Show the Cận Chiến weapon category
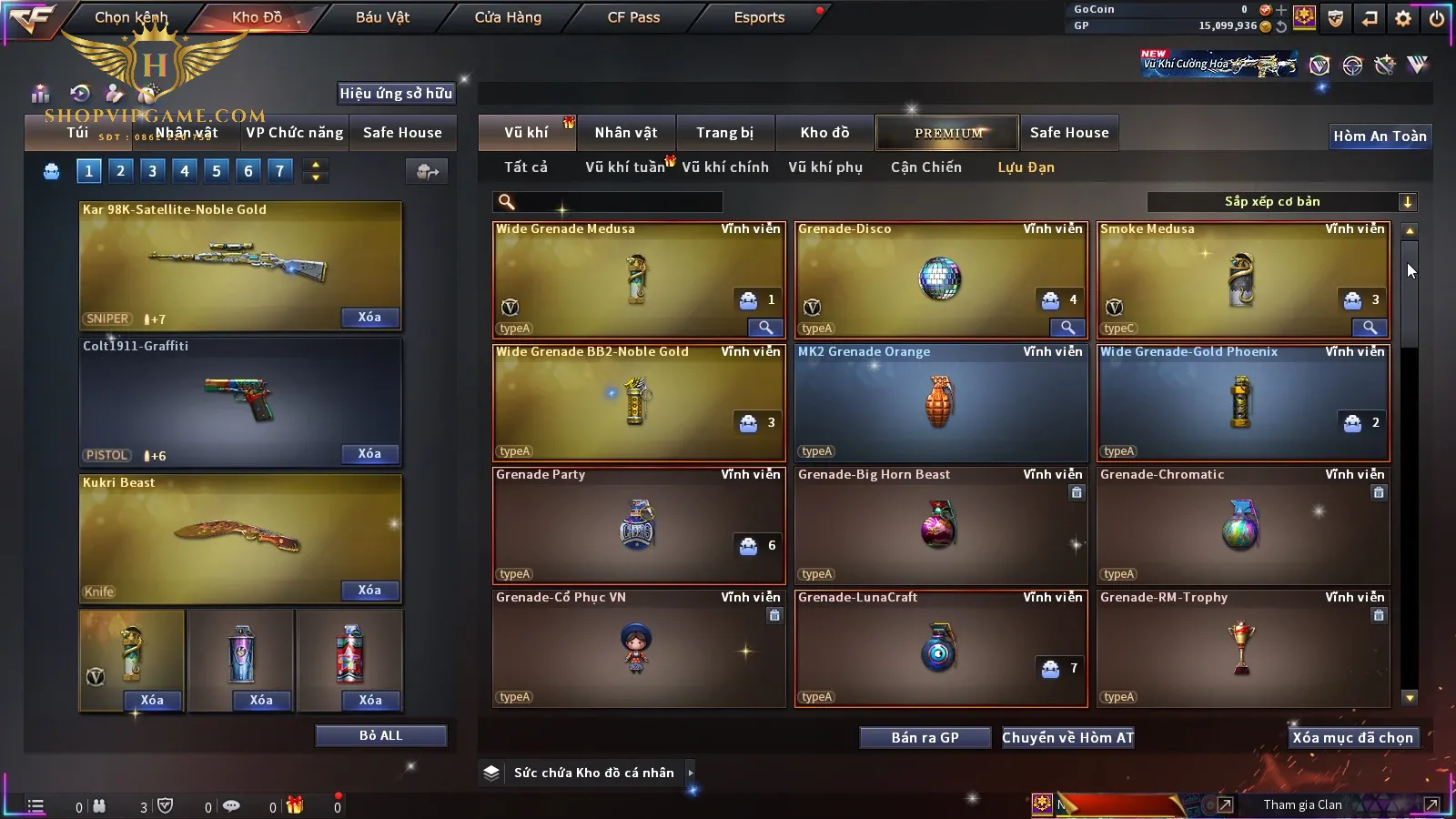The height and width of the screenshot is (819, 1456). pos(925,167)
